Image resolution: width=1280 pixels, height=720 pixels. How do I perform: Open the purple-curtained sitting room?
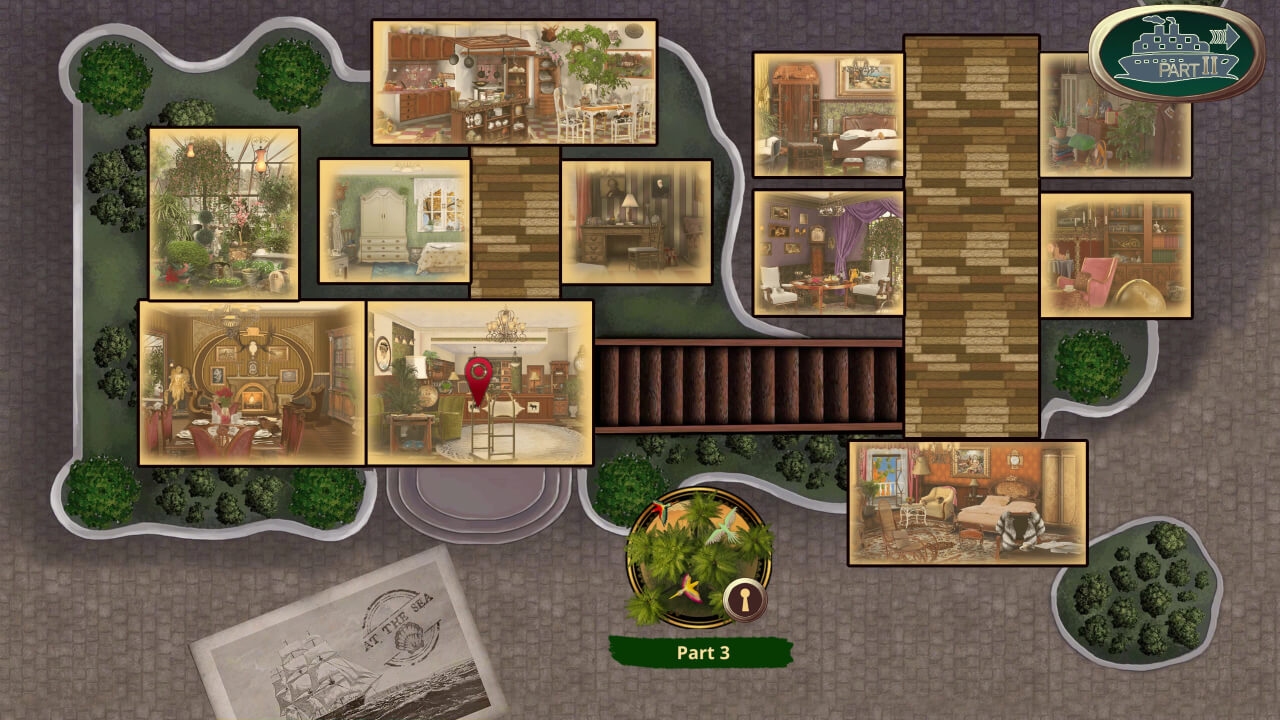827,252
